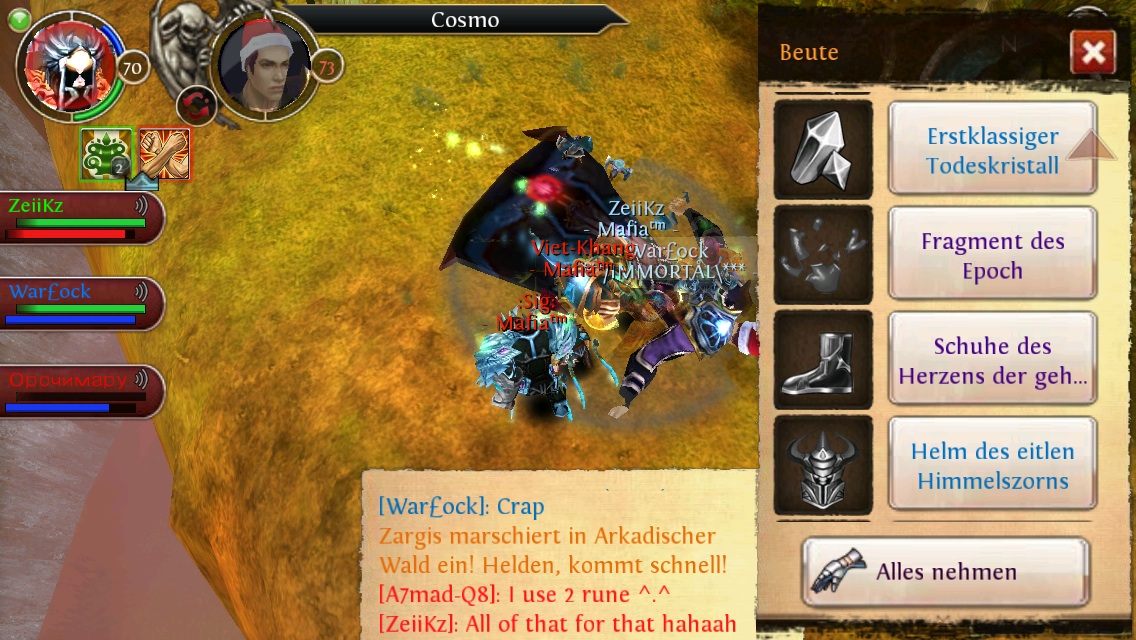Loot the Helm des eitlen Himmelszorns
This screenshot has width=1136, height=640.
[x=992, y=465]
